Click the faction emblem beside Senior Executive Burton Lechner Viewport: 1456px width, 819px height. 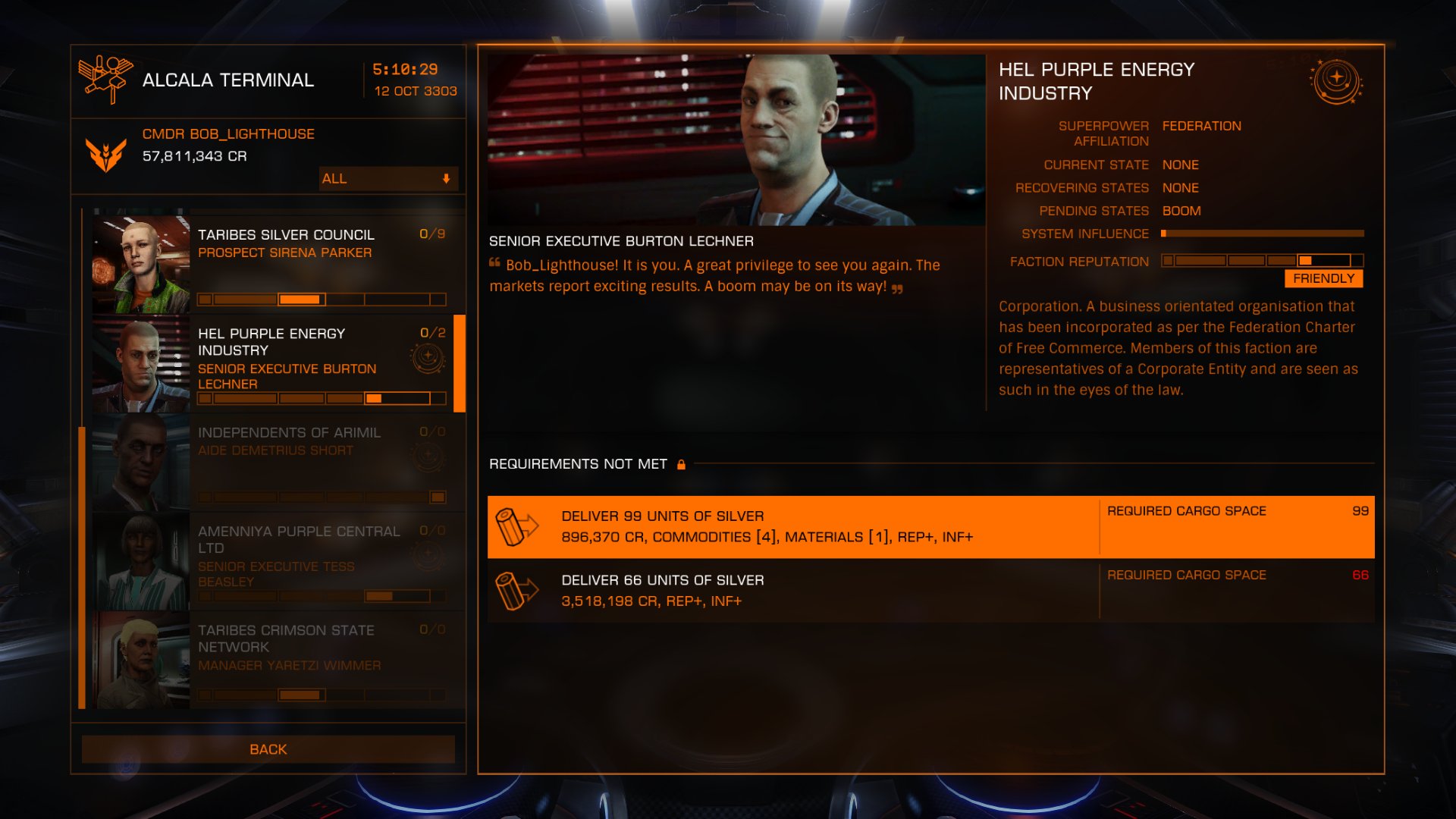(427, 358)
